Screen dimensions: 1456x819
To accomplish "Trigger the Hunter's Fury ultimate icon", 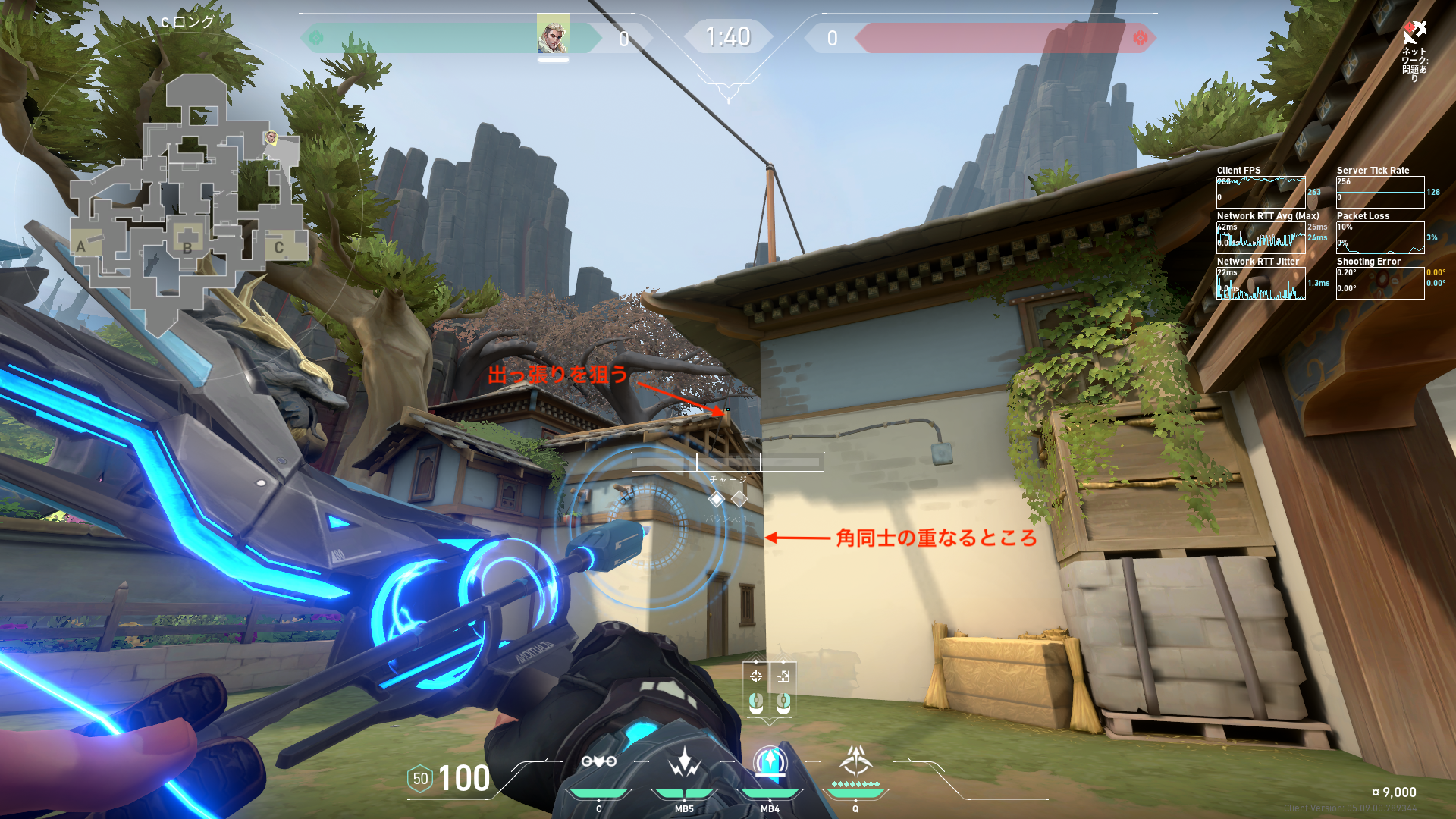I will 855,761.
